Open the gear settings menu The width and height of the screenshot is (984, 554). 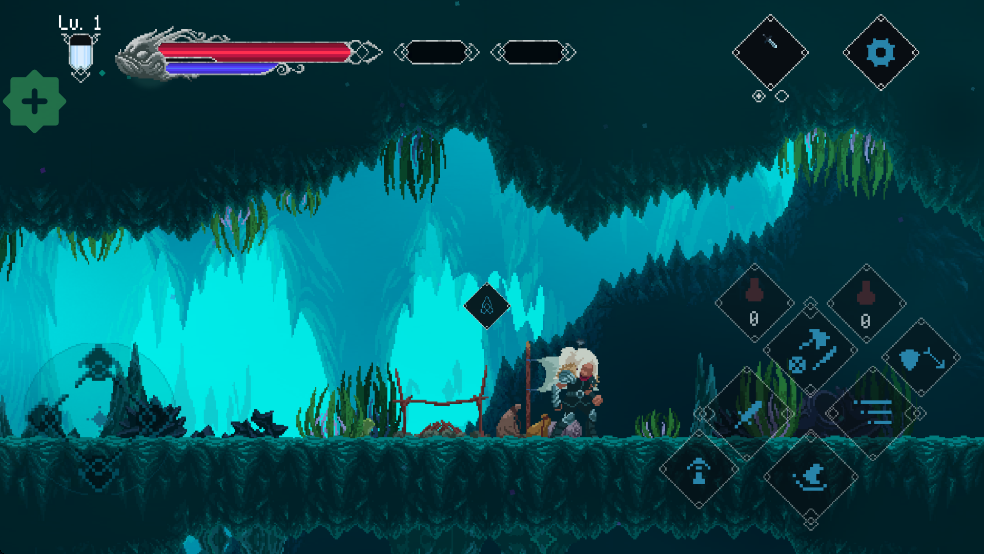pyautogui.click(x=880, y=52)
